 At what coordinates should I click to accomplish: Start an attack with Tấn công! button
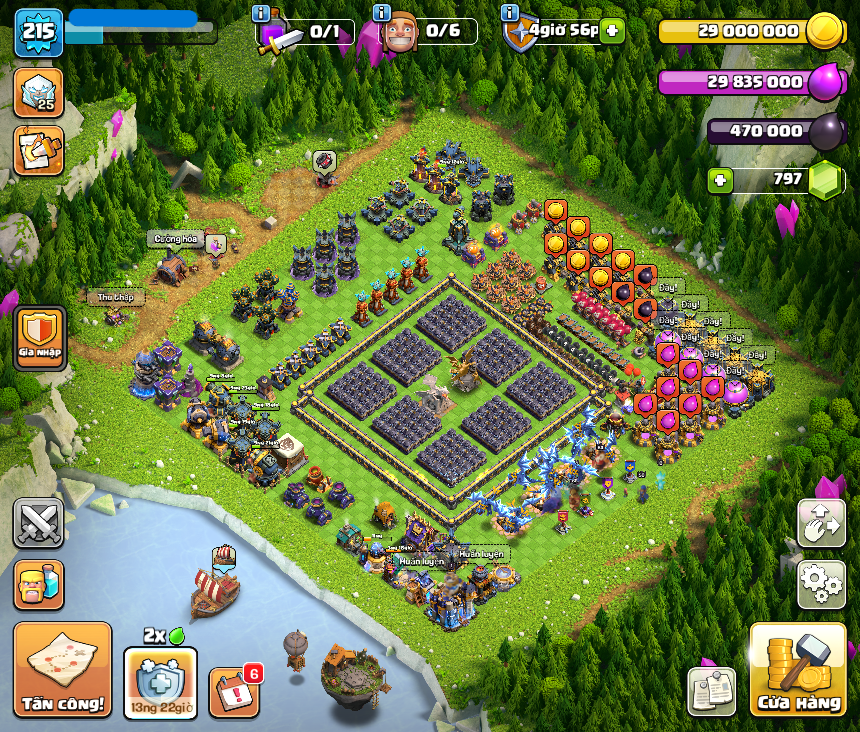click(63, 669)
